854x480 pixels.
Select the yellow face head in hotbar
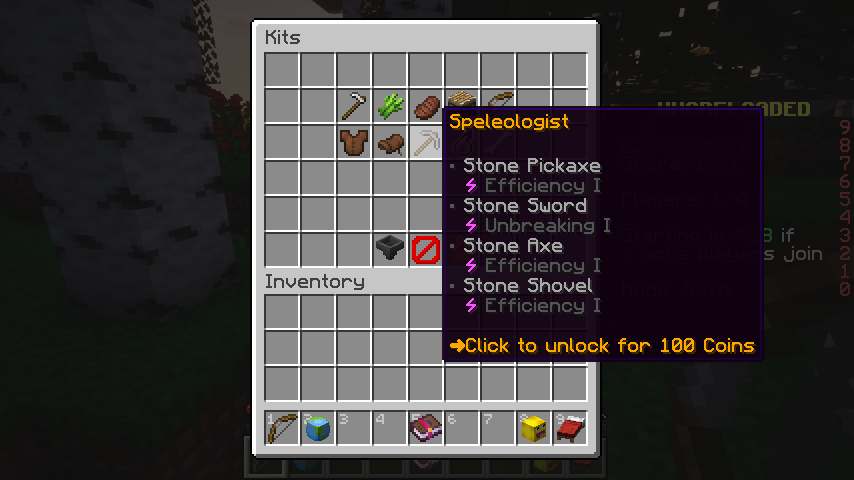534,428
